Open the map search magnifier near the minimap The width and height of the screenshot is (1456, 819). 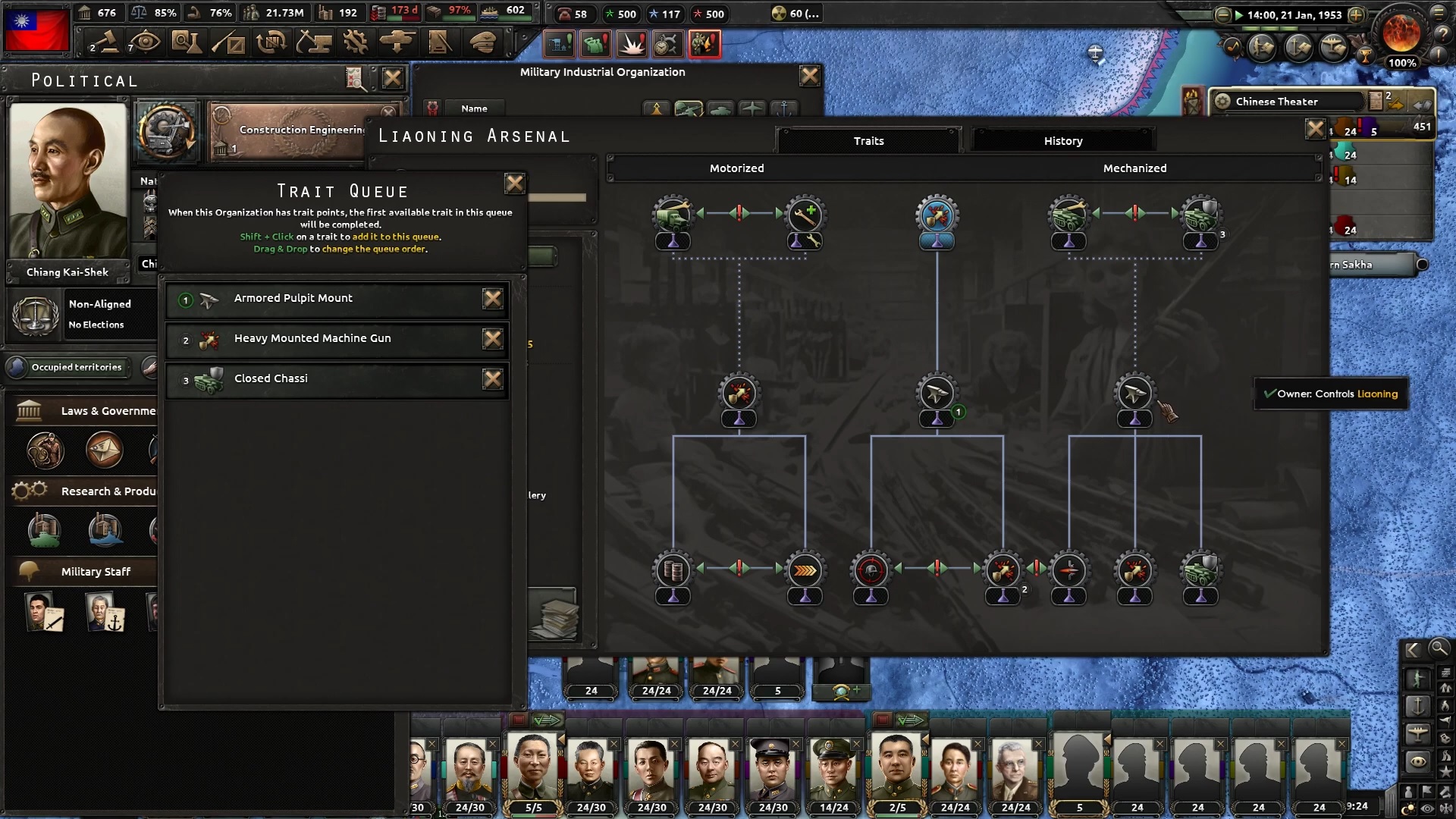point(1439,650)
